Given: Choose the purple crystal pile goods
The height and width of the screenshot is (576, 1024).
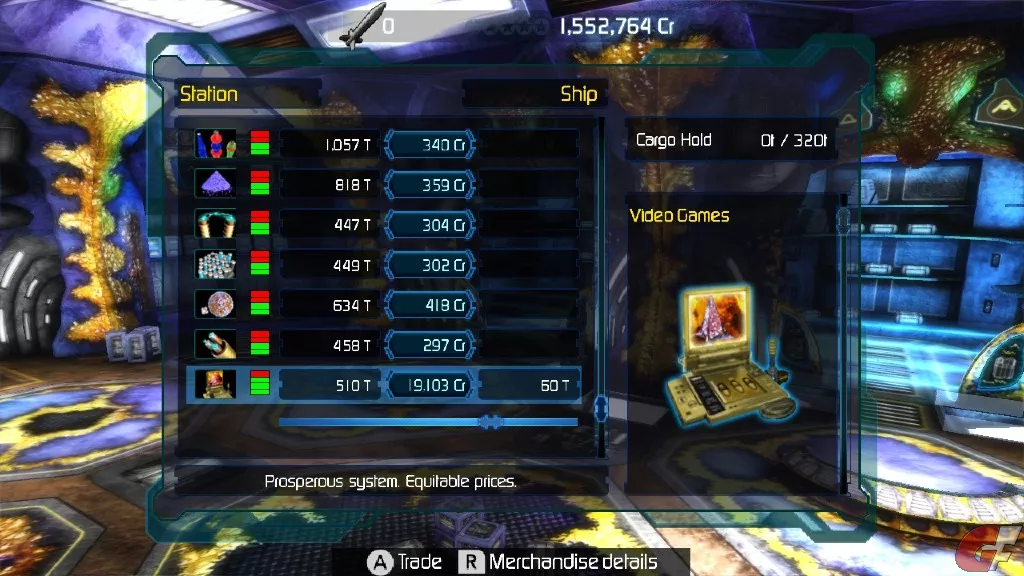Looking at the screenshot, I should tap(215, 185).
